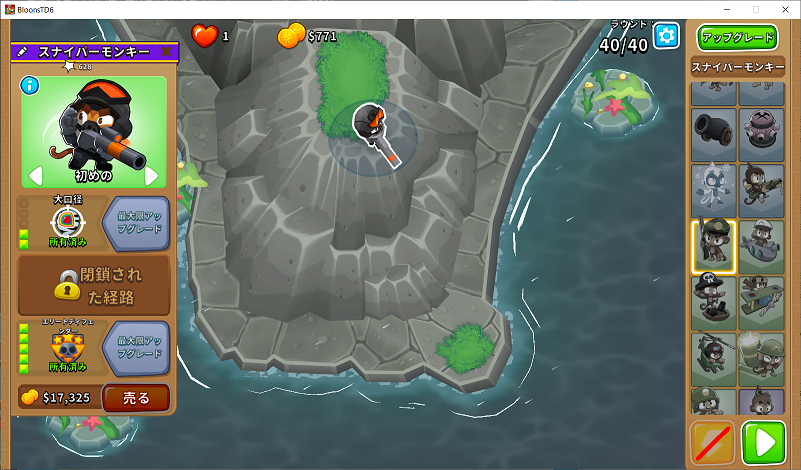Screen dimensions: 801x470
Task: Pick the monkey ace plane tower
Action: pyautogui.click(x=759, y=300)
